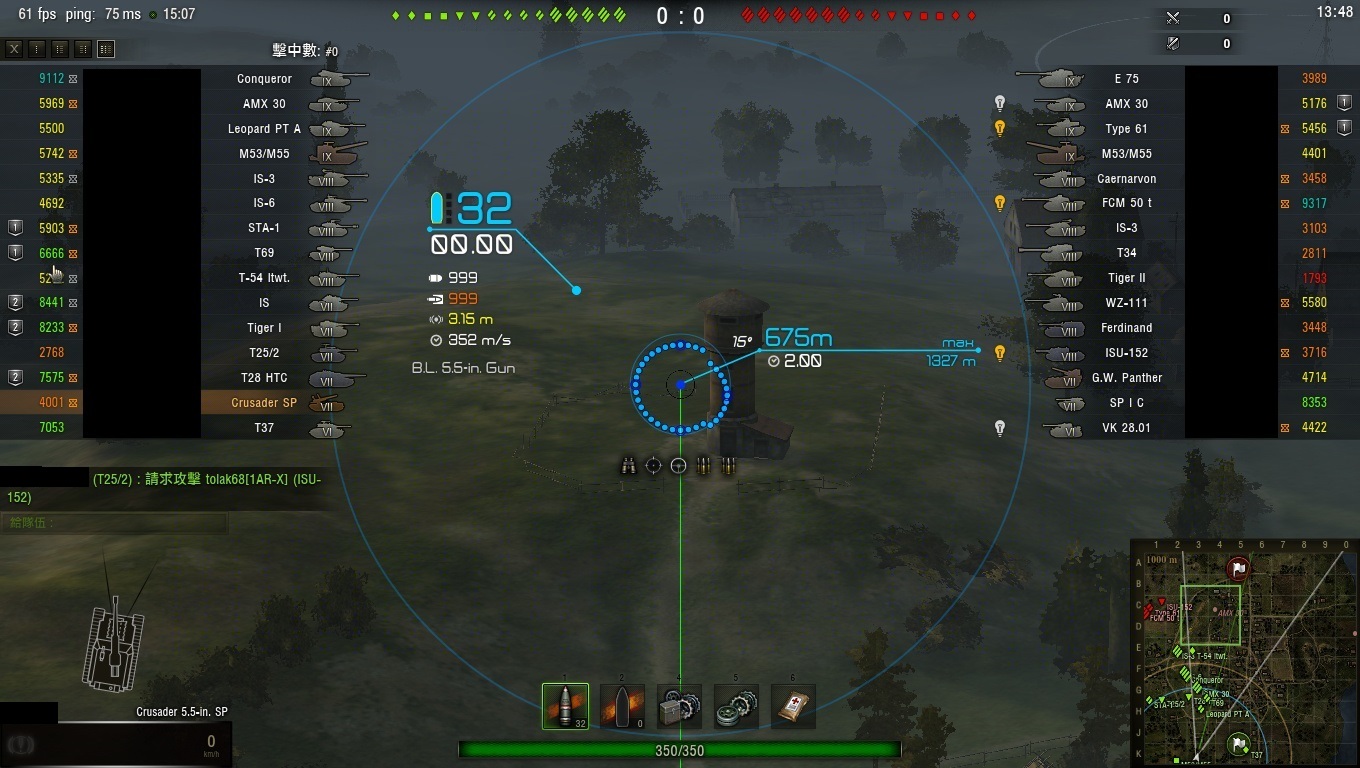Select ISU-152 in the enemy team list
This screenshot has width=1360, height=768.
click(x=1126, y=353)
